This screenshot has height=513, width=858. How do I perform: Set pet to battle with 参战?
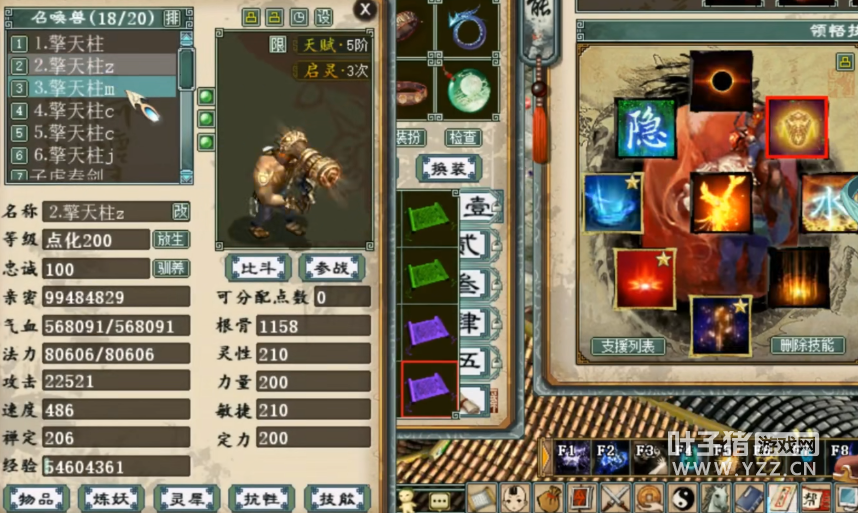[x=332, y=267]
